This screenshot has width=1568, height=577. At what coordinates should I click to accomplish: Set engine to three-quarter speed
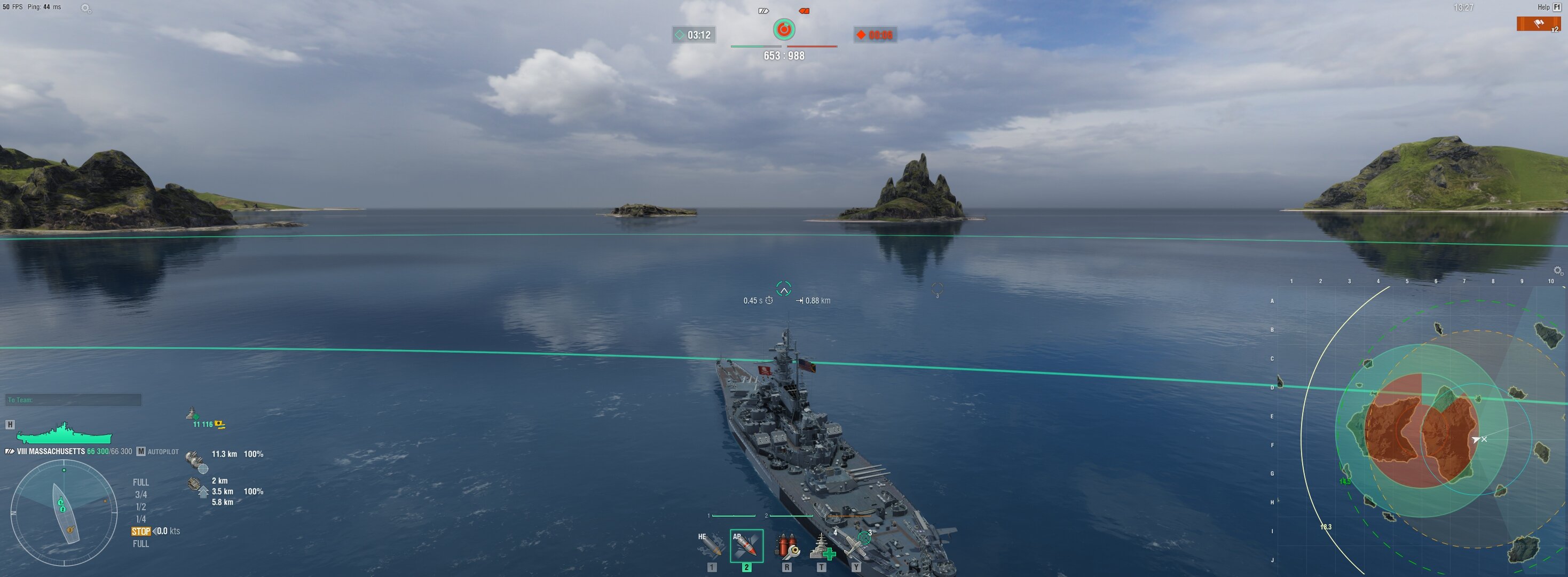click(x=140, y=495)
